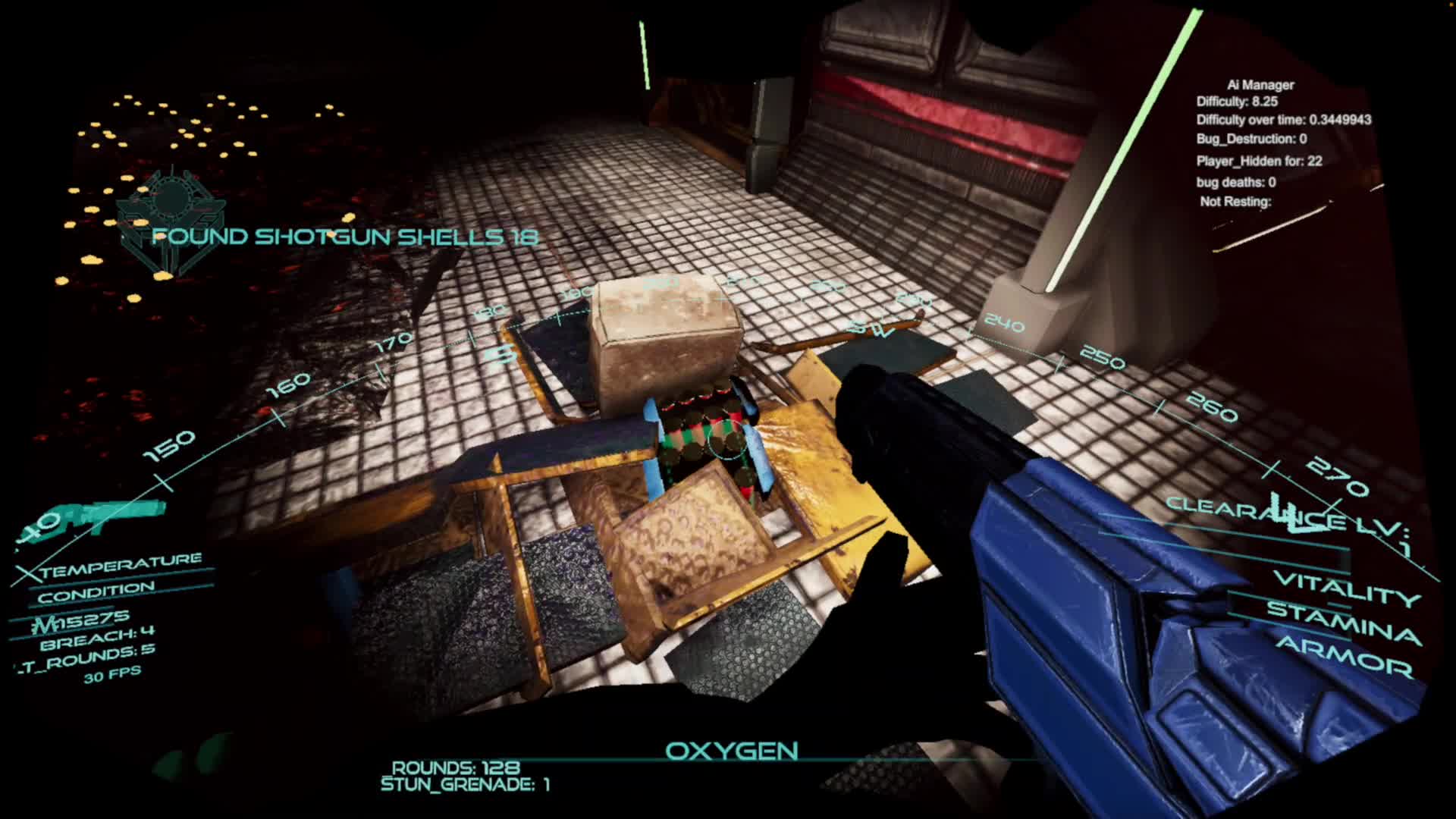
Task: Toggle the Player_Hidden counter
Action: 1259,160
